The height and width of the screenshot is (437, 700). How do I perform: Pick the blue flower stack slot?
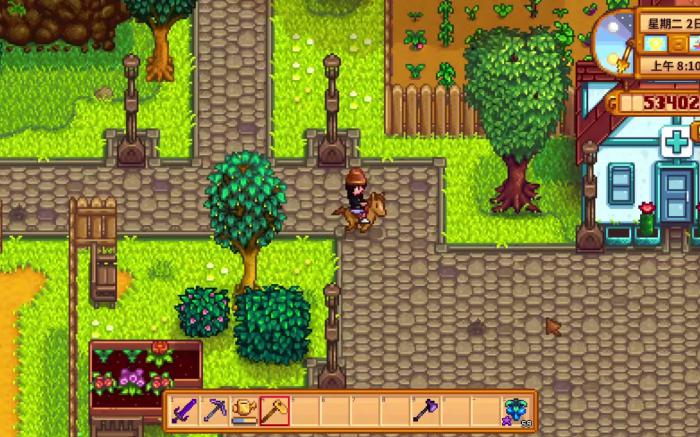[516, 411]
